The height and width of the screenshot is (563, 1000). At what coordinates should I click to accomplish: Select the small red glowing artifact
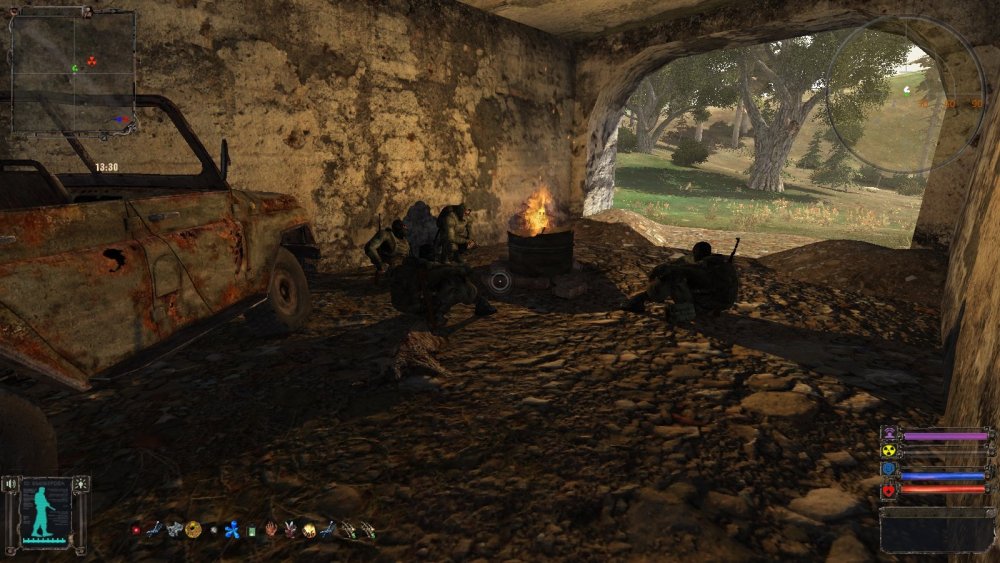136,530
